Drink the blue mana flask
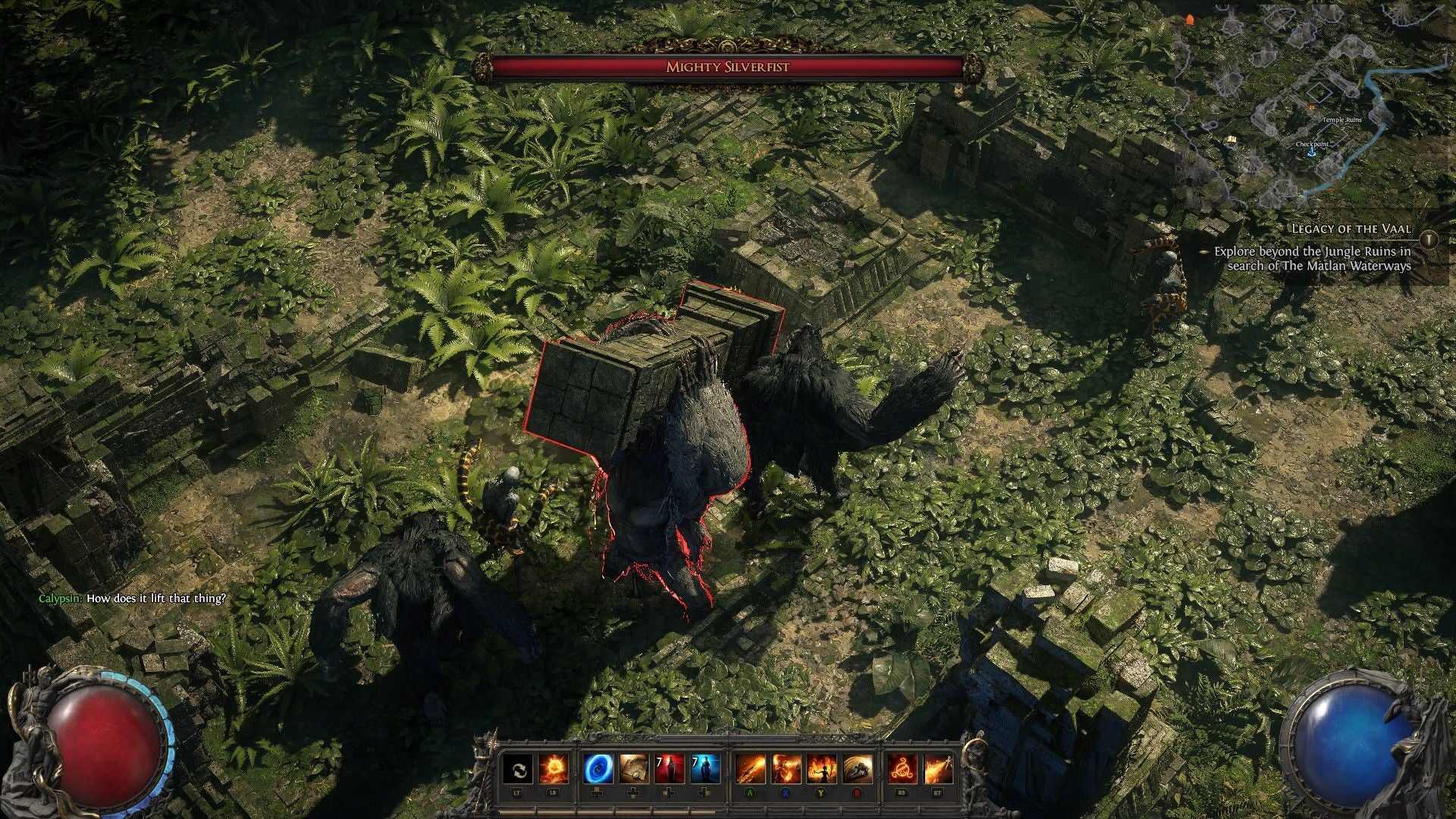The height and width of the screenshot is (819, 1456). click(x=707, y=769)
